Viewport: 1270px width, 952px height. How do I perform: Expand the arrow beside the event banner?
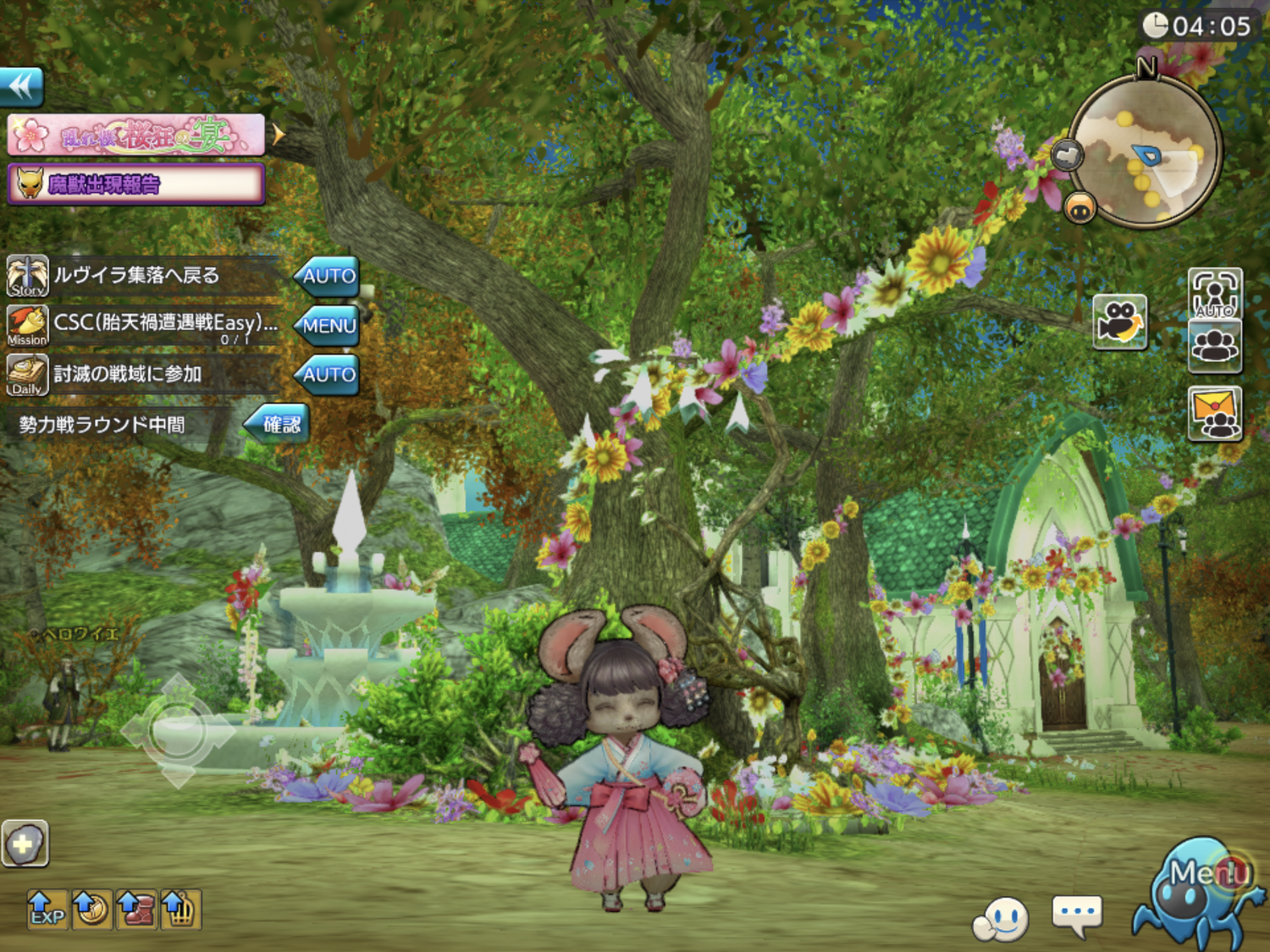pos(278,135)
